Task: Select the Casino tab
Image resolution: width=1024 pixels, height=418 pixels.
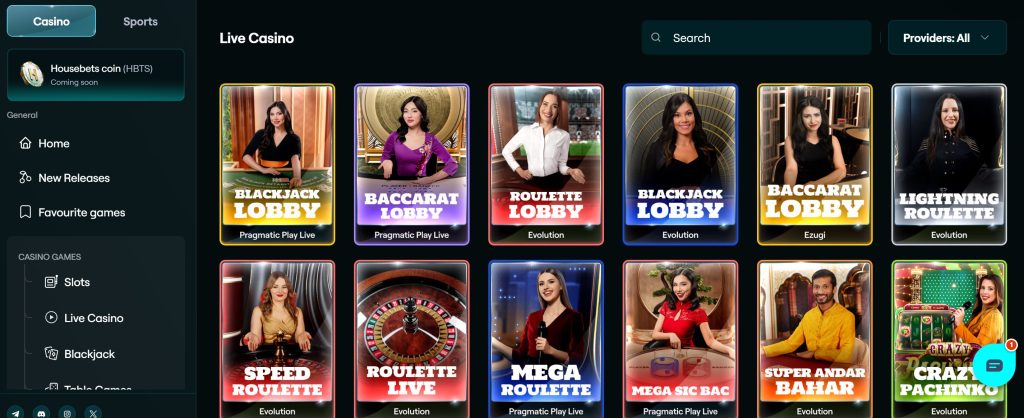Action: pos(51,21)
